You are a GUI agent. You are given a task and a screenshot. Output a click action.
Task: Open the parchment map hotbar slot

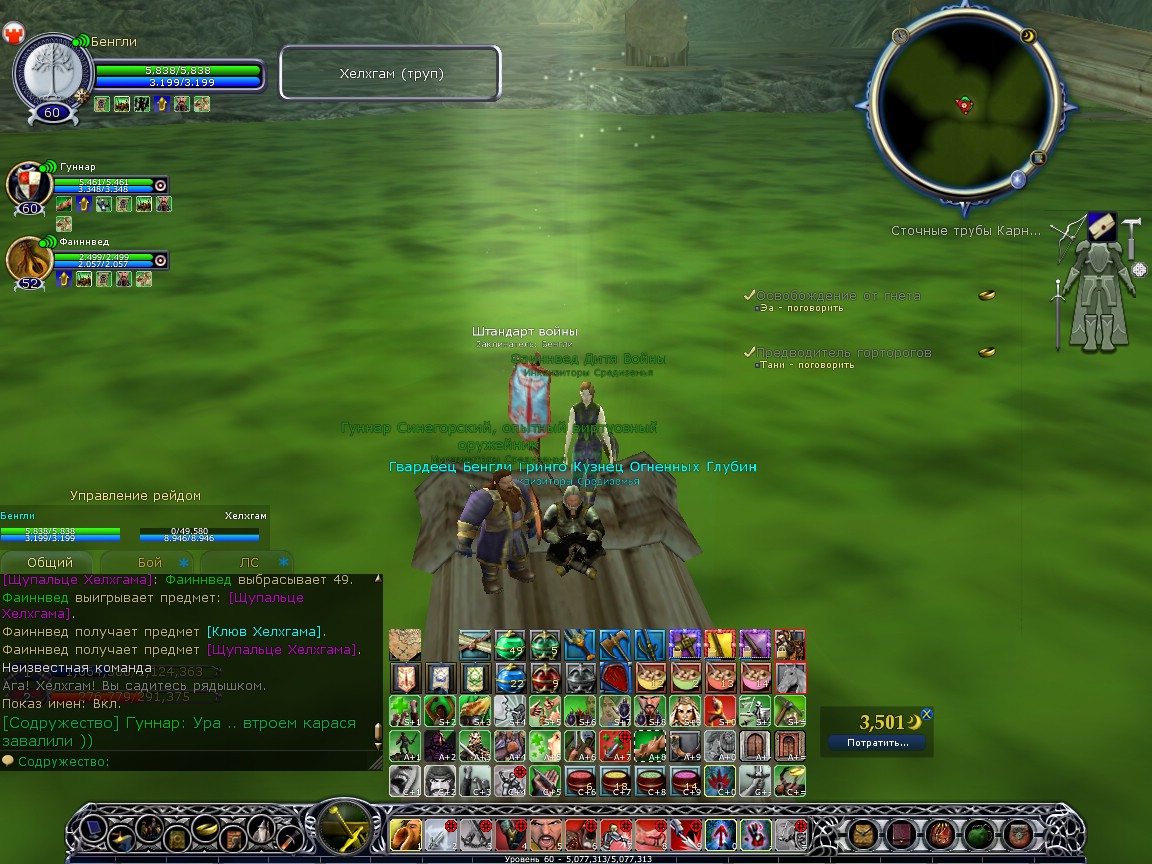[x=405, y=645]
